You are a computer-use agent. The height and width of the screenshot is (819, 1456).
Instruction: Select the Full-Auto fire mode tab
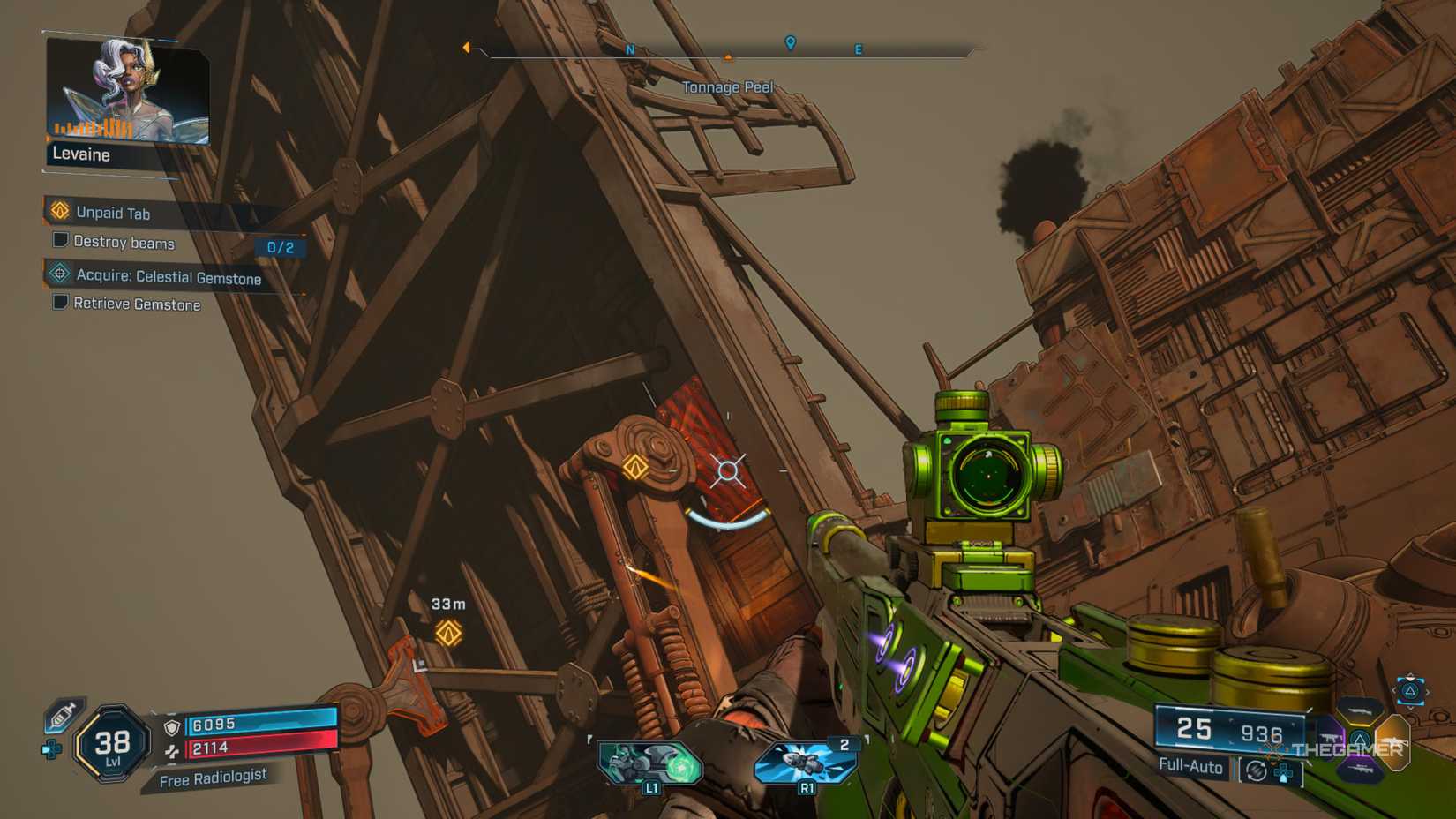tap(1190, 767)
